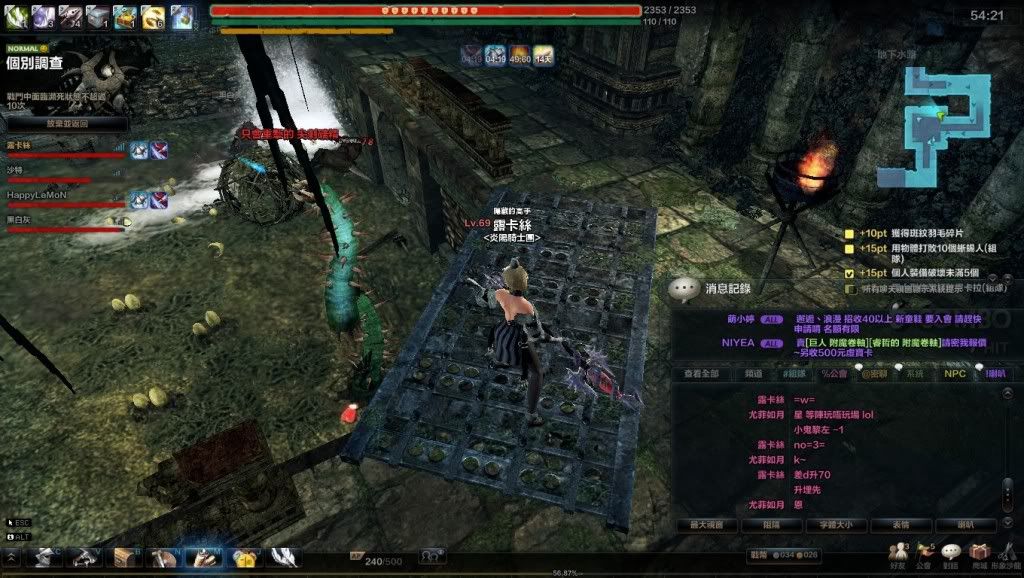Viewport: 1024px width, 578px height.
Task: Click the 阻隔 block button
Action: (x=766, y=524)
